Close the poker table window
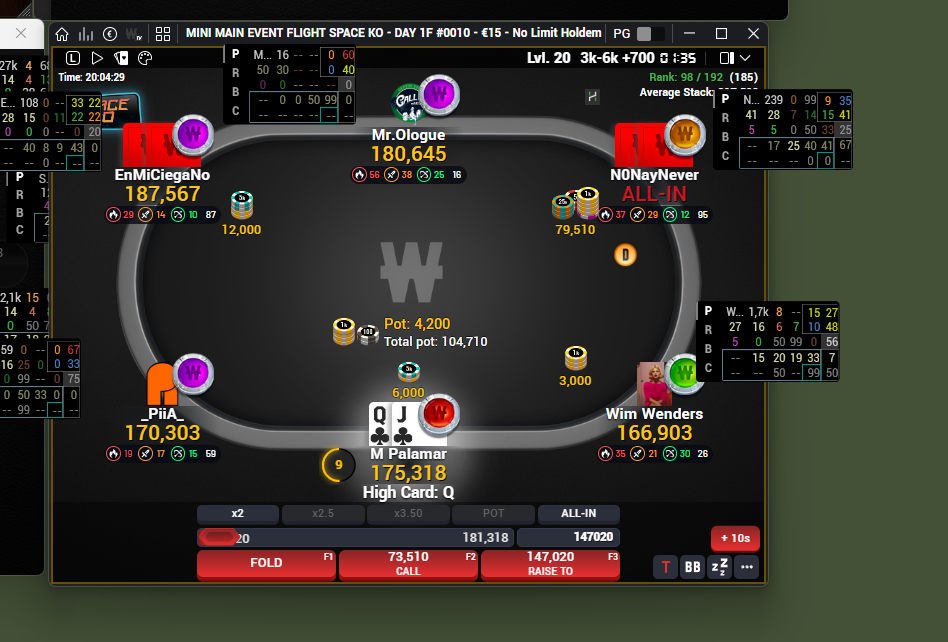 click(x=750, y=33)
